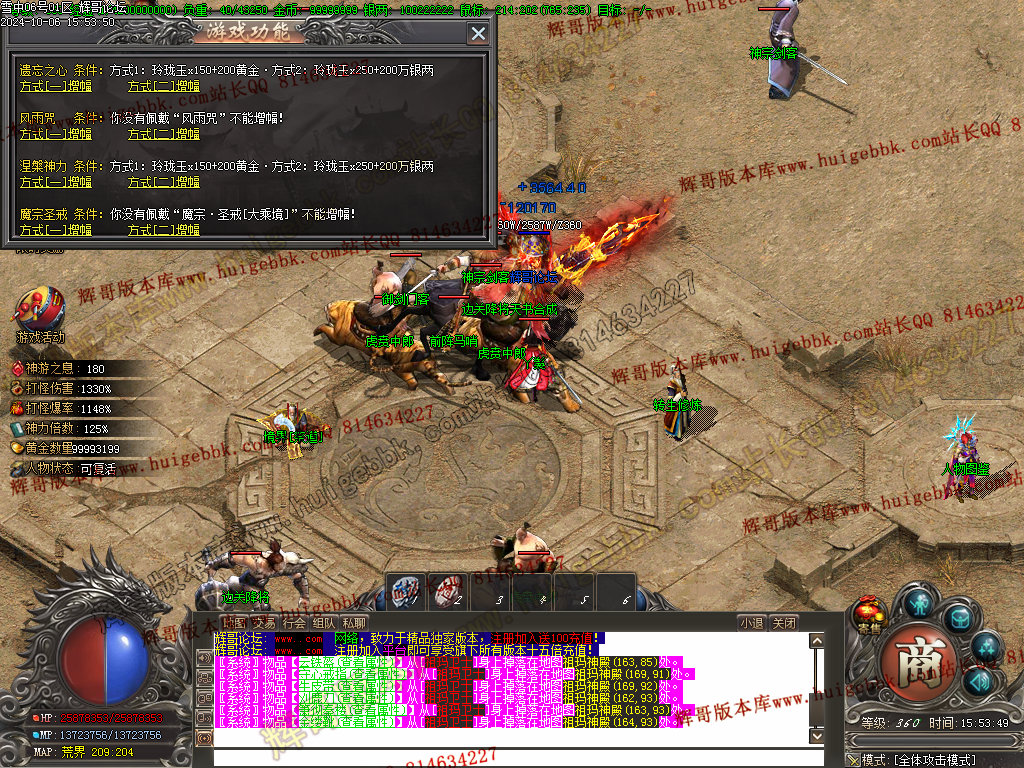Image resolution: width=1024 pixels, height=768 pixels.
Task: Open the character figure orb icon
Action: coord(919,602)
